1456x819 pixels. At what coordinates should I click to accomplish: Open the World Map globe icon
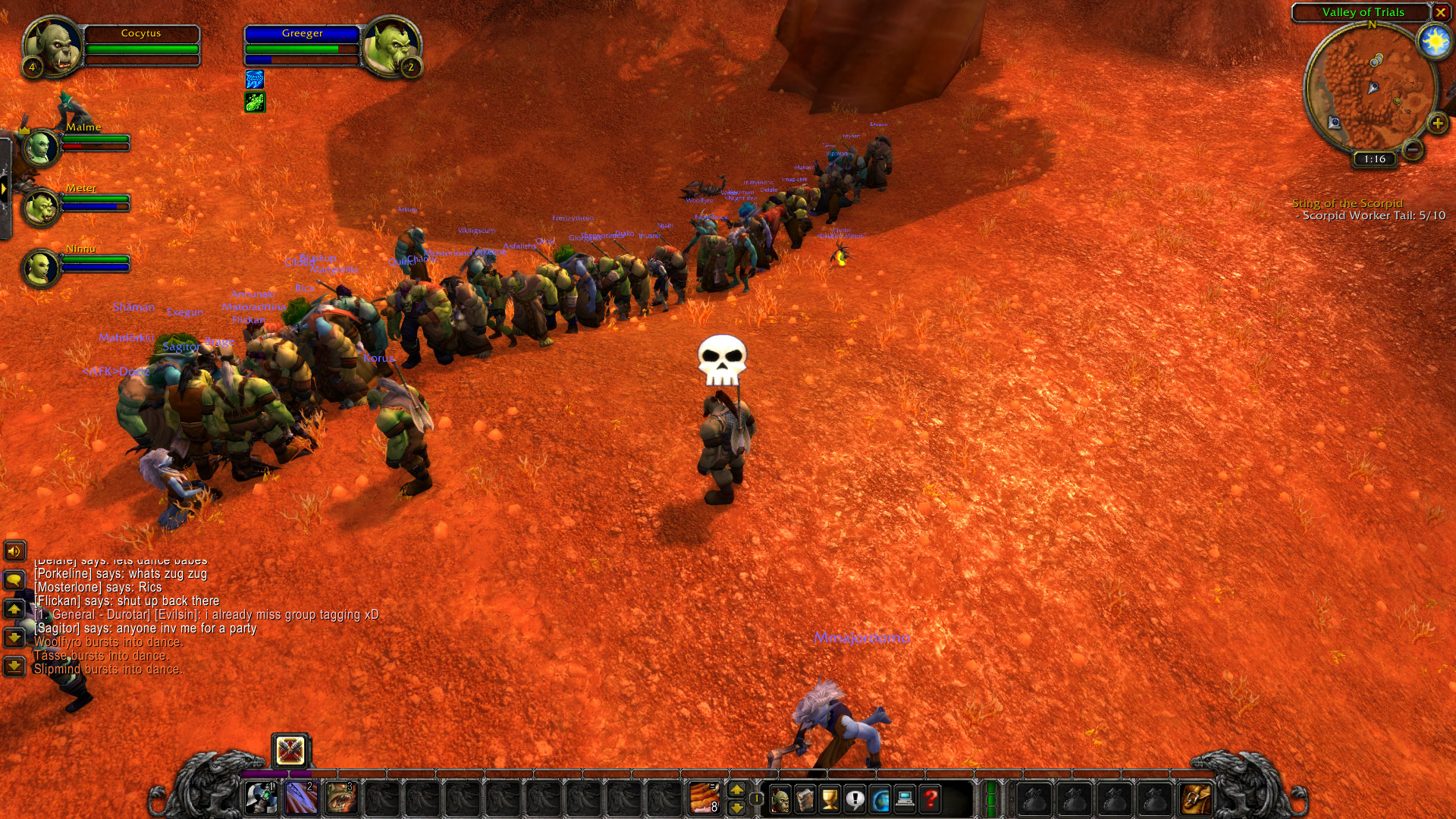coord(880,796)
